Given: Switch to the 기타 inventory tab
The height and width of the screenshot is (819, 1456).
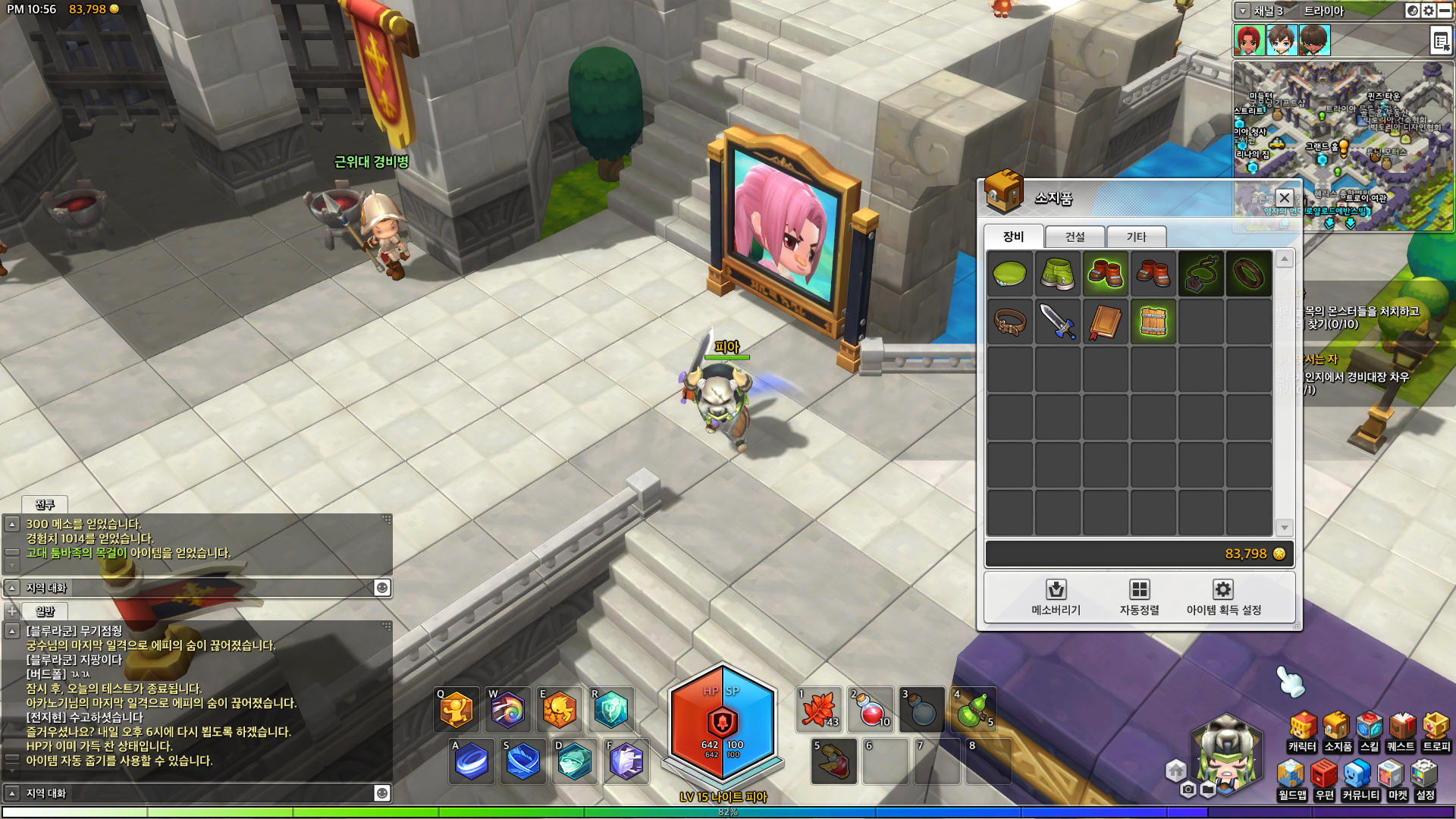Looking at the screenshot, I should (x=1136, y=237).
